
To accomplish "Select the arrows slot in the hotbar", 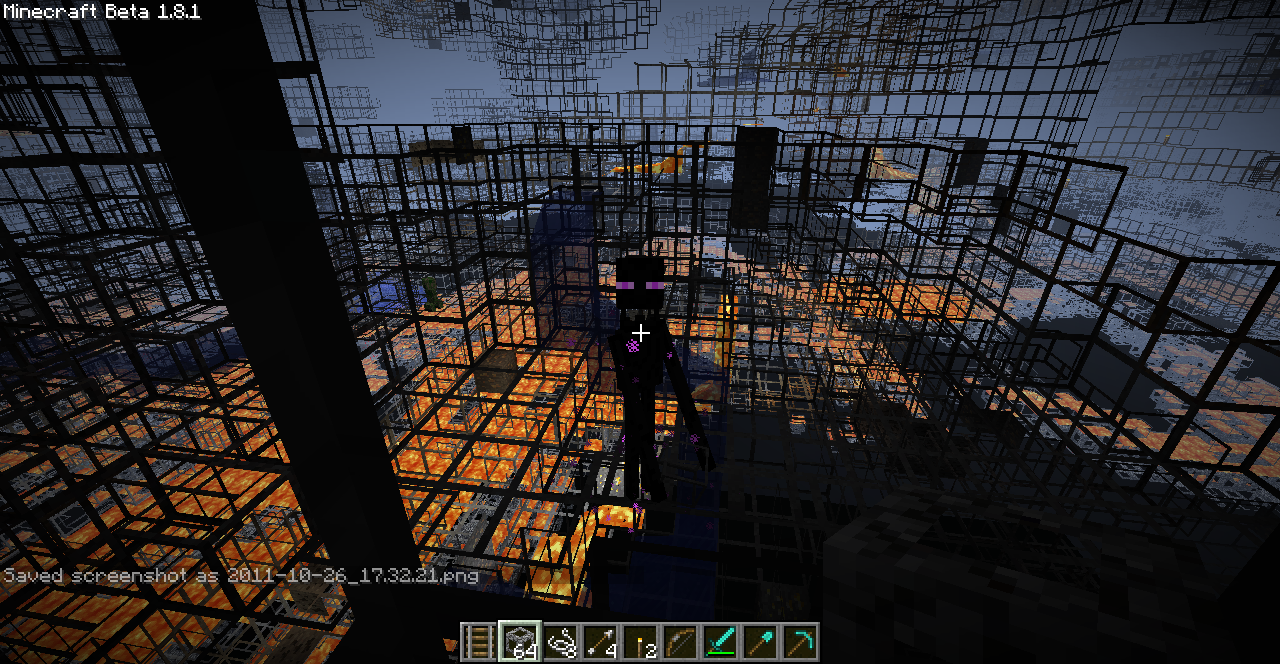I will pos(600,641).
